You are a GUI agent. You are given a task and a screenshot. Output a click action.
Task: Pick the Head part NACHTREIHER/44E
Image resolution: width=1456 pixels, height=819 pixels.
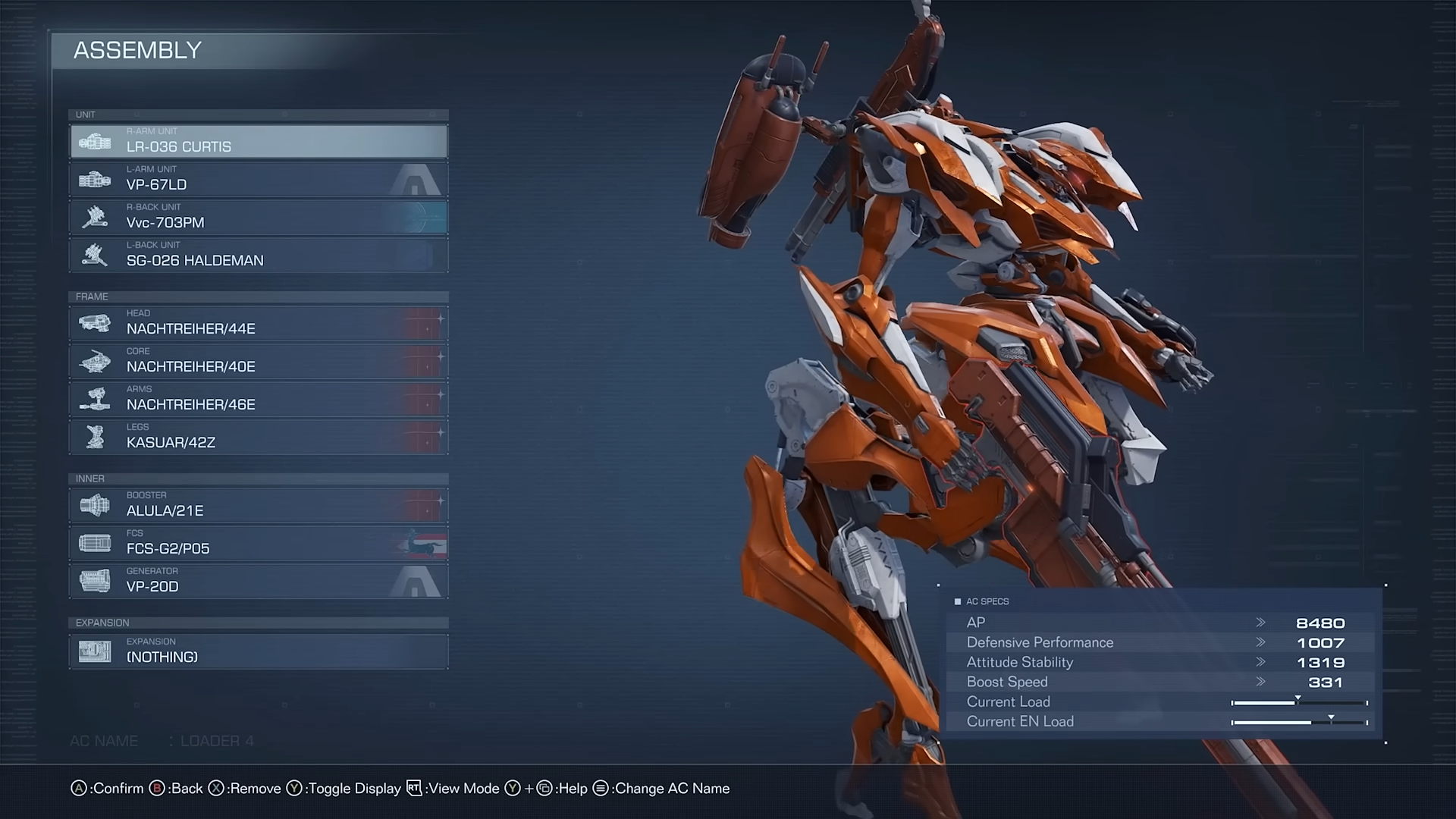(259, 324)
